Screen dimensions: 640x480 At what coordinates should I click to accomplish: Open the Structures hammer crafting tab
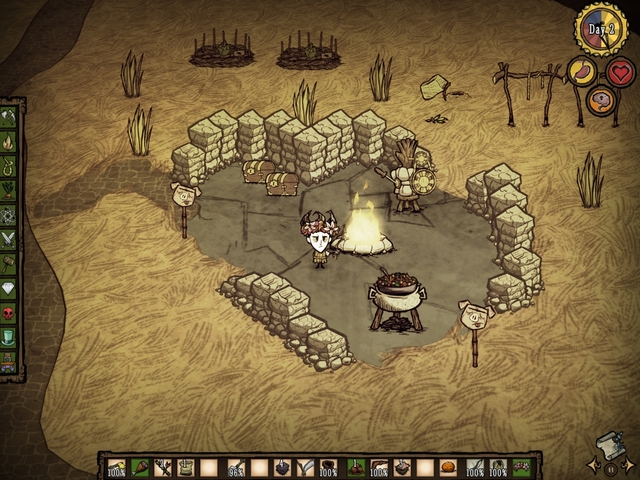click(x=12, y=262)
